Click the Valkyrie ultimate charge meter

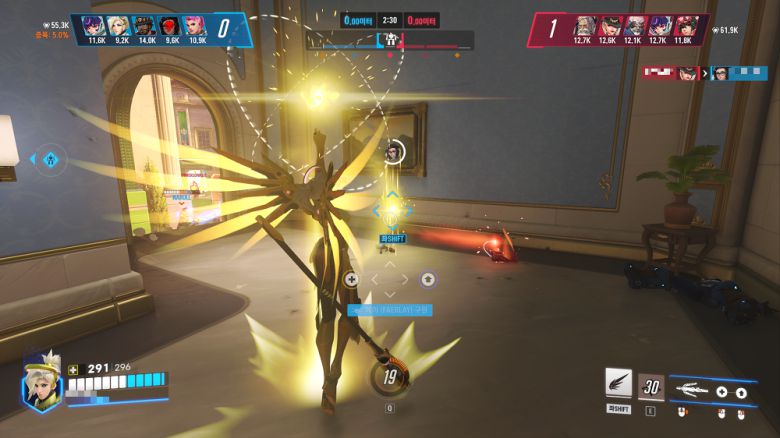click(389, 378)
